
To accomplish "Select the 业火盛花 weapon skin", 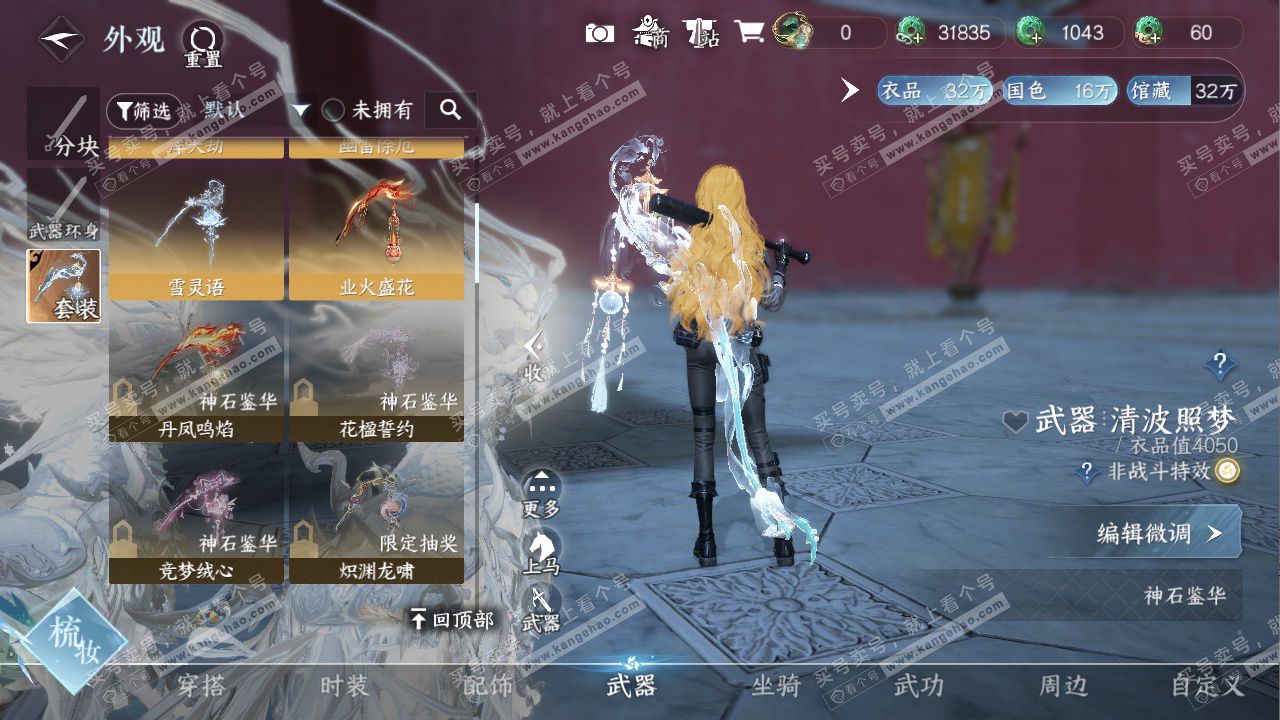I will [376, 236].
